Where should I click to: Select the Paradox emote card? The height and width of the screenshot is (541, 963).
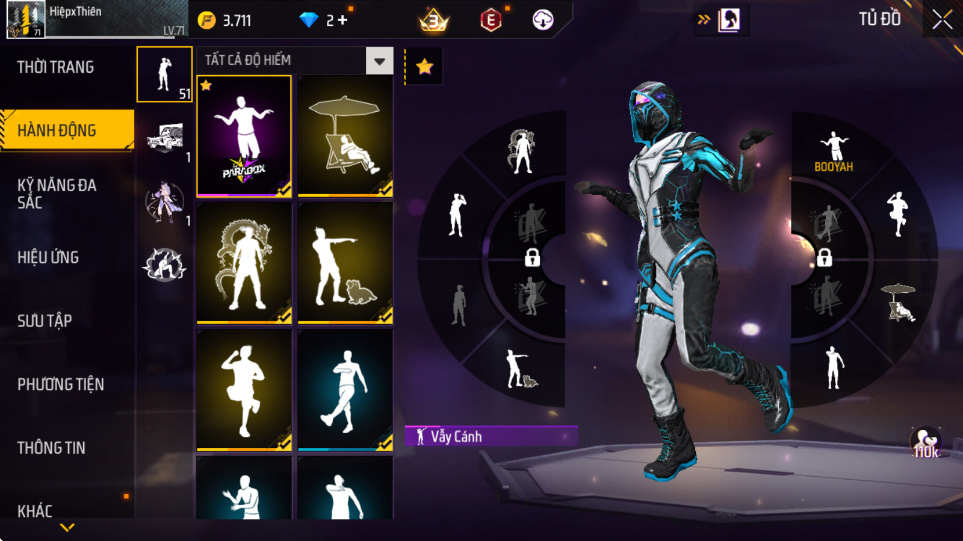[244, 135]
